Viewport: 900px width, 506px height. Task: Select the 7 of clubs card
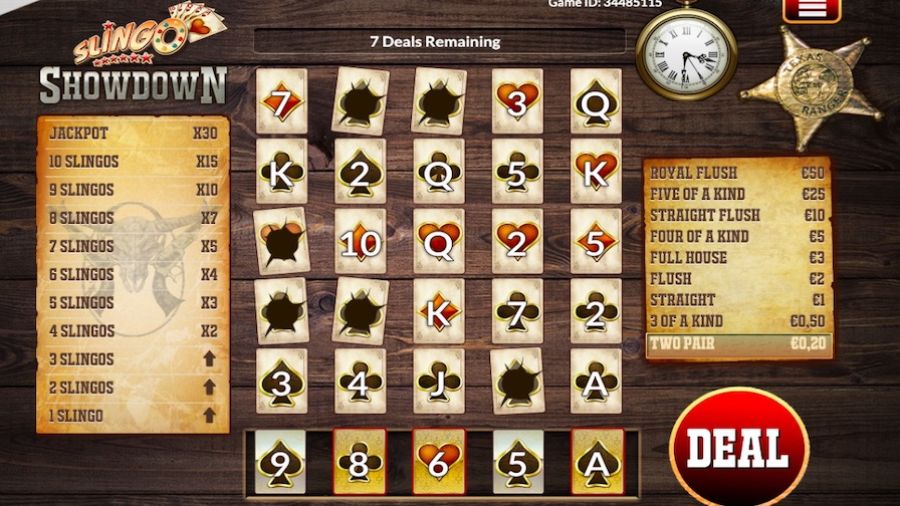click(517, 311)
